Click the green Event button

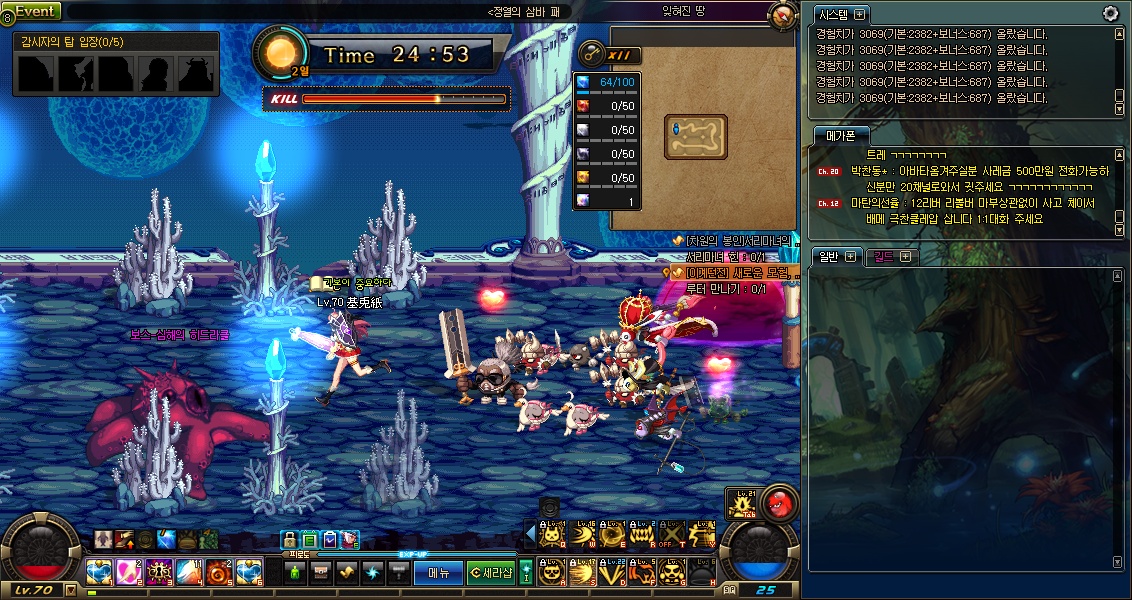[x=36, y=11]
